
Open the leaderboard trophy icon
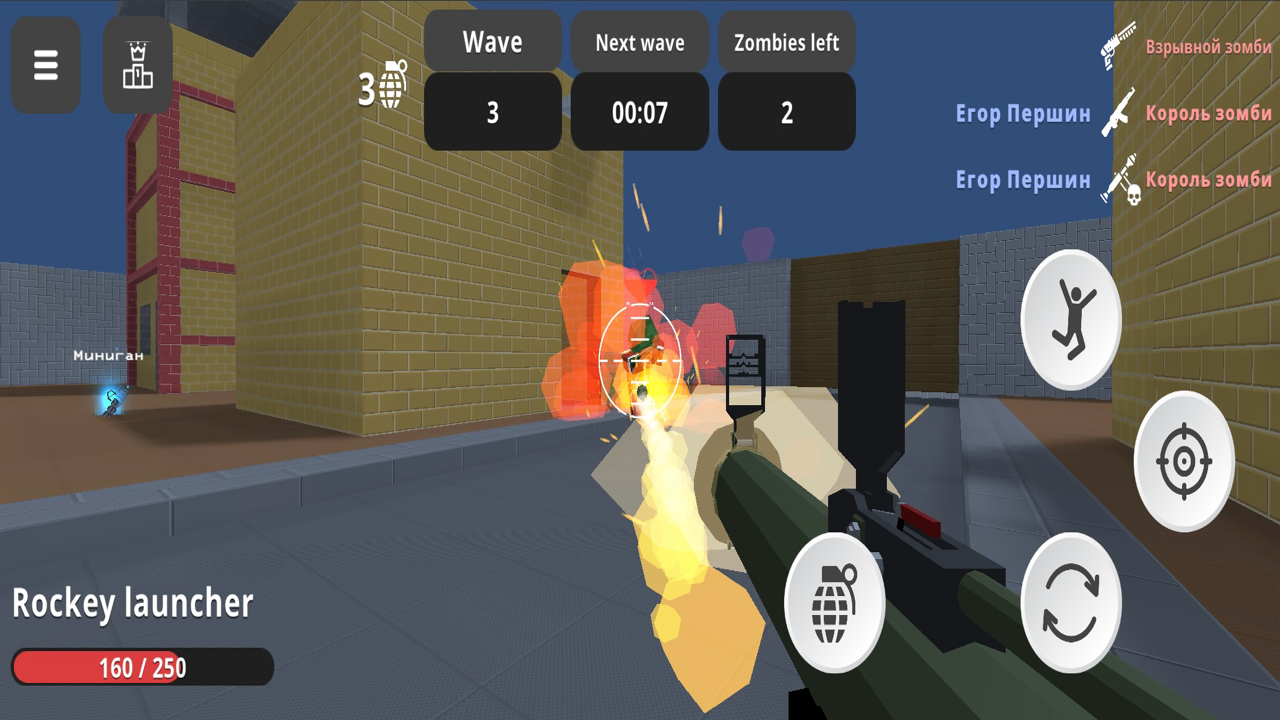137,65
